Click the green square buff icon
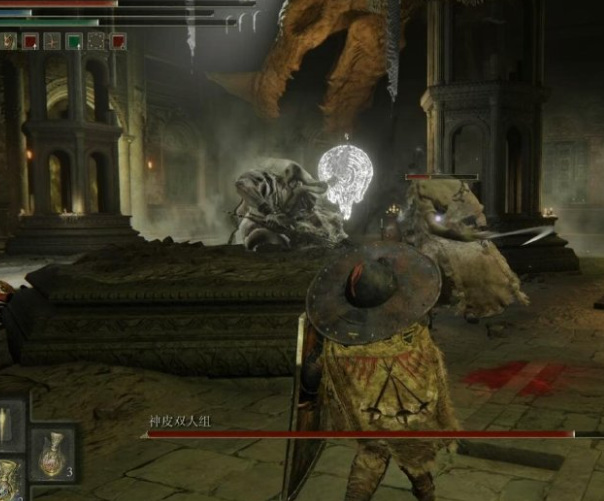 (x=74, y=41)
